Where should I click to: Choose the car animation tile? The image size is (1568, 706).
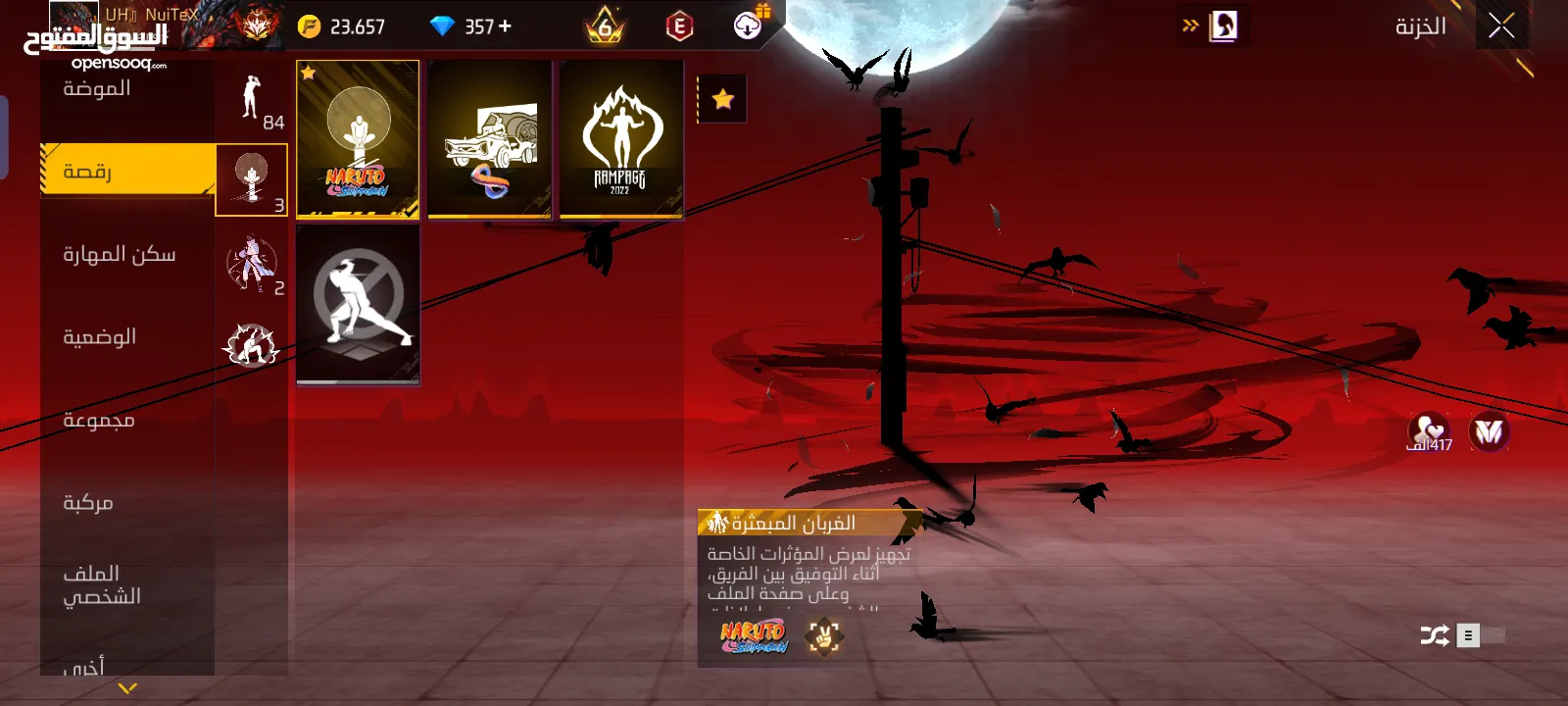[490, 138]
